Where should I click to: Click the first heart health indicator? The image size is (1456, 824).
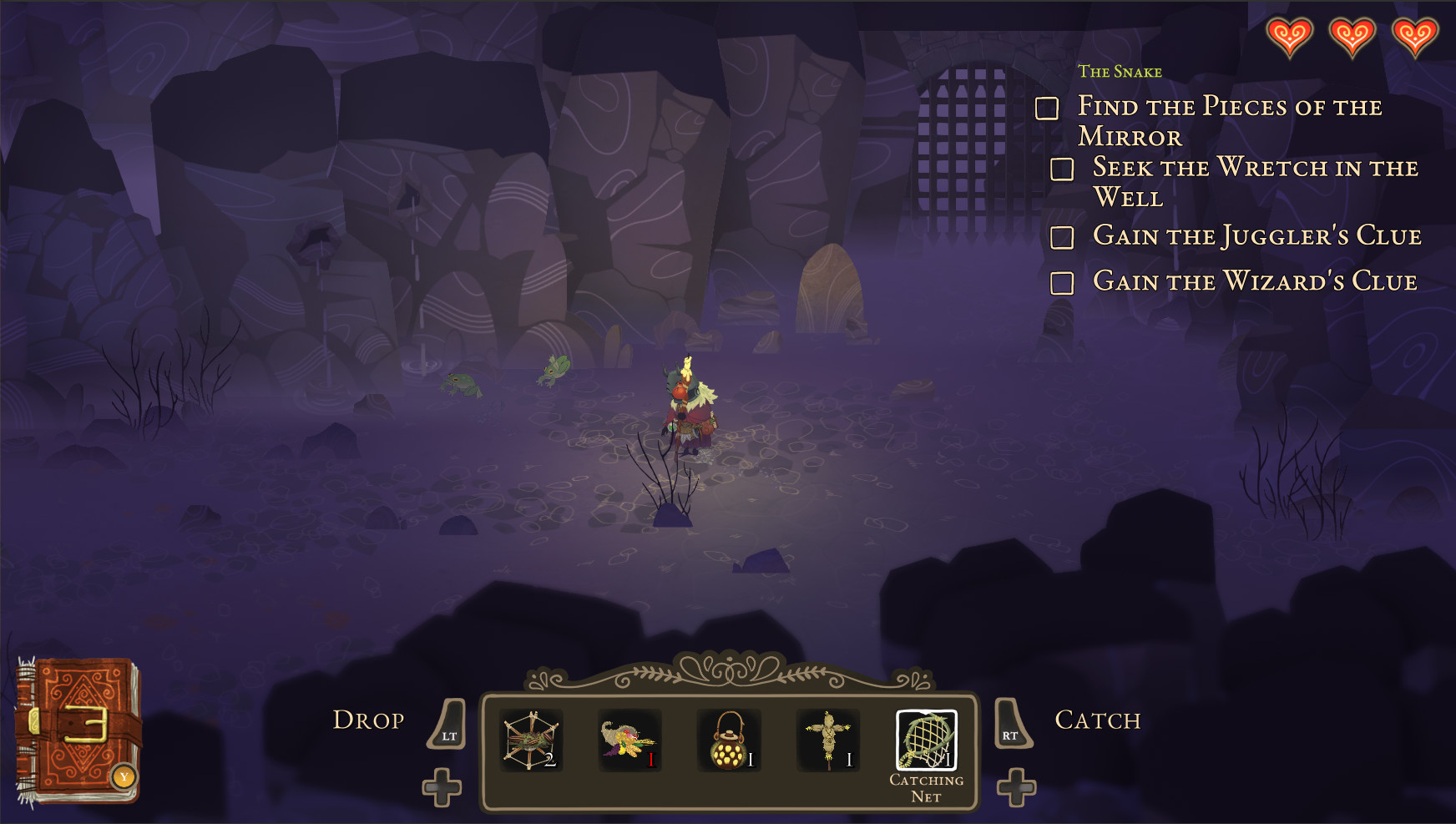coord(1290,37)
